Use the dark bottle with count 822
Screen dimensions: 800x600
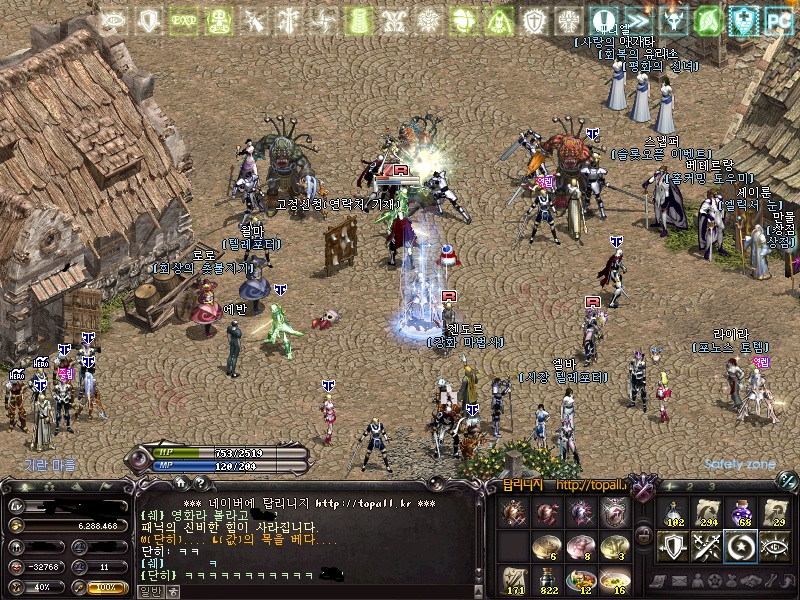point(548,579)
